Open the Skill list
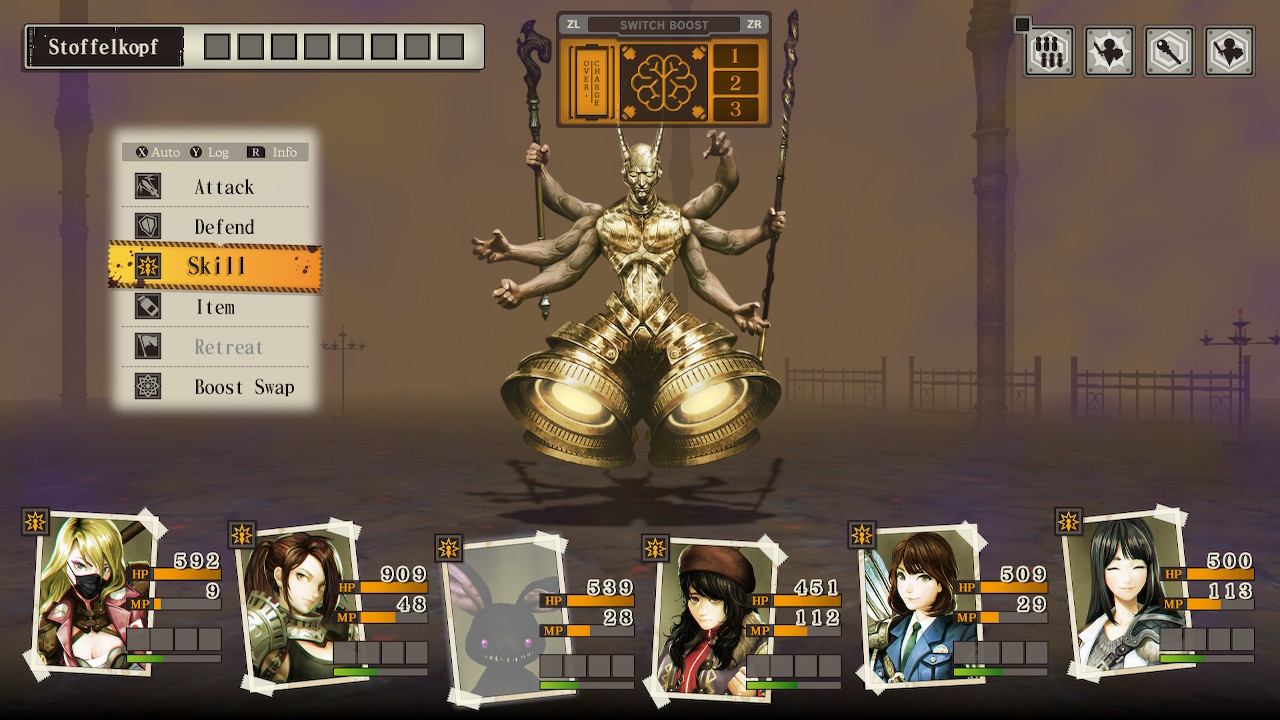 216,266
